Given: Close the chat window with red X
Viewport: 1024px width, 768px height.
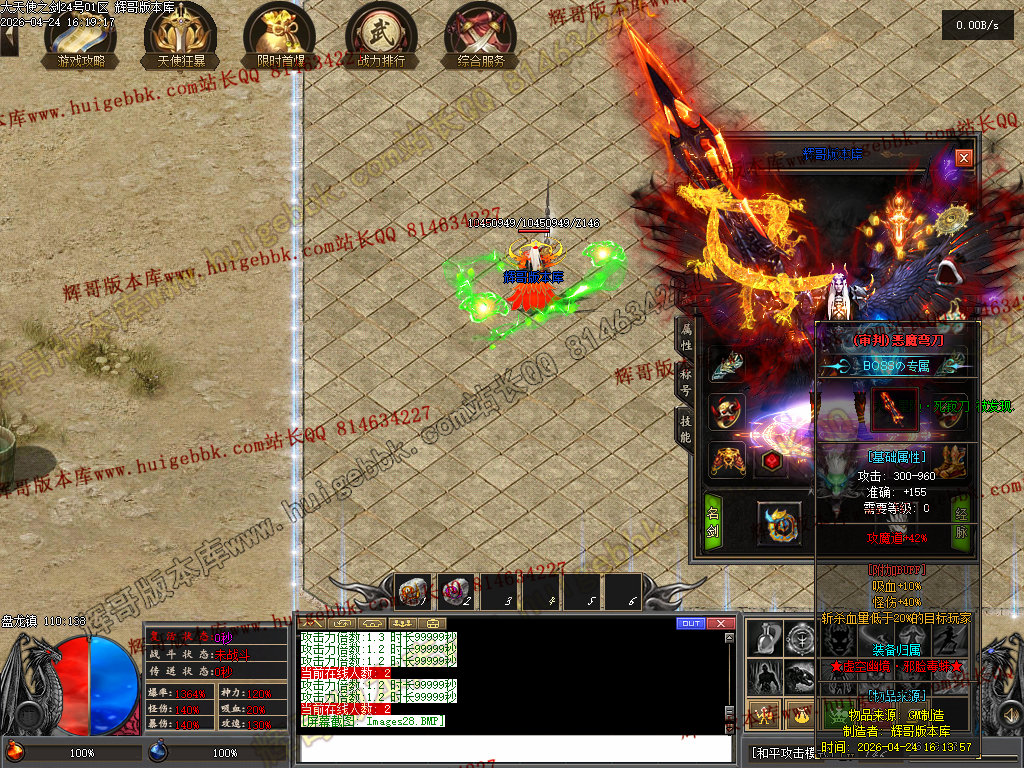Looking at the screenshot, I should coord(721,623).
